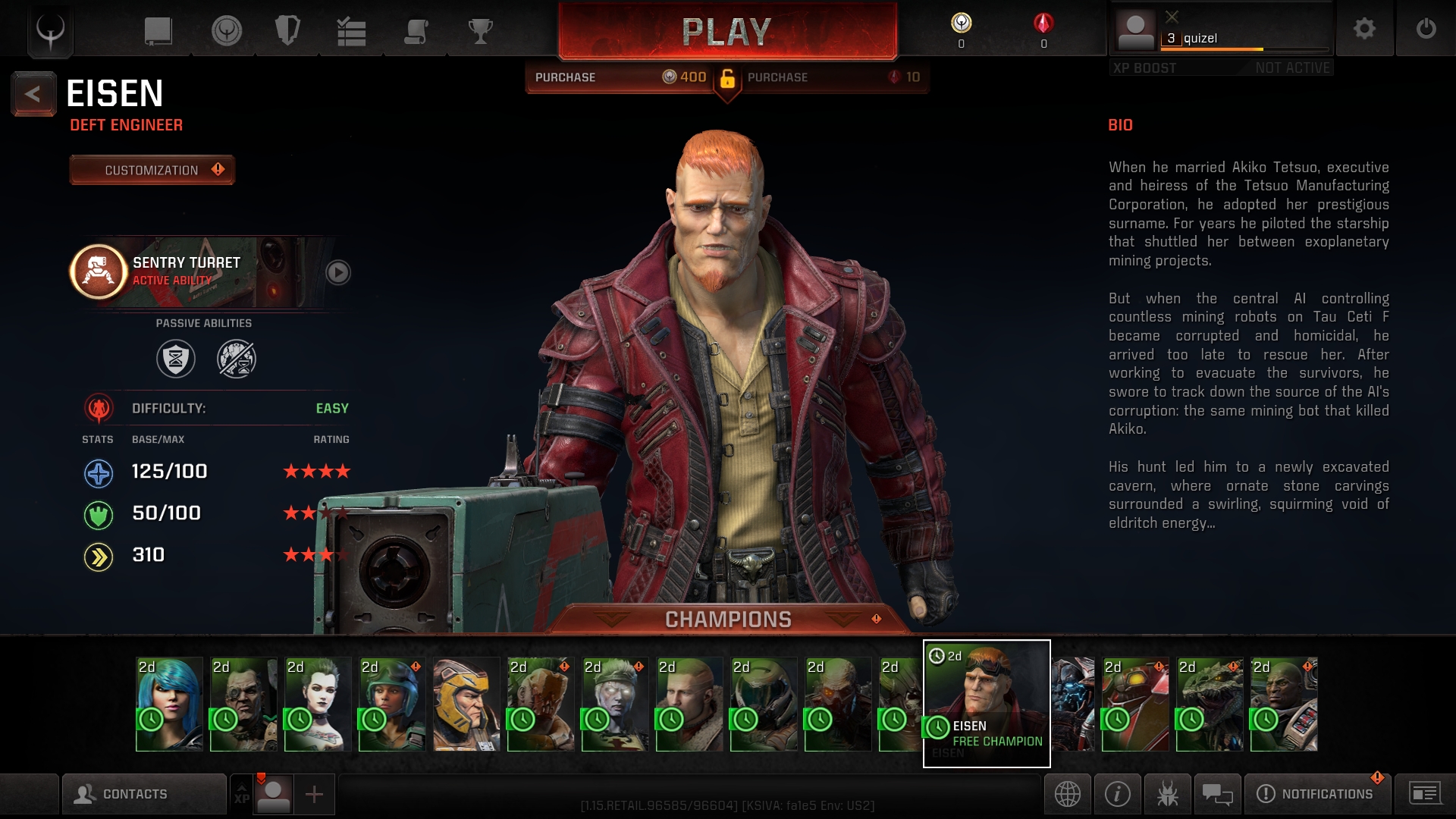Viewport: 1456px width, 819px height.
Task: Purchase Eisen for 400 favor
Action: pos(620,77)
